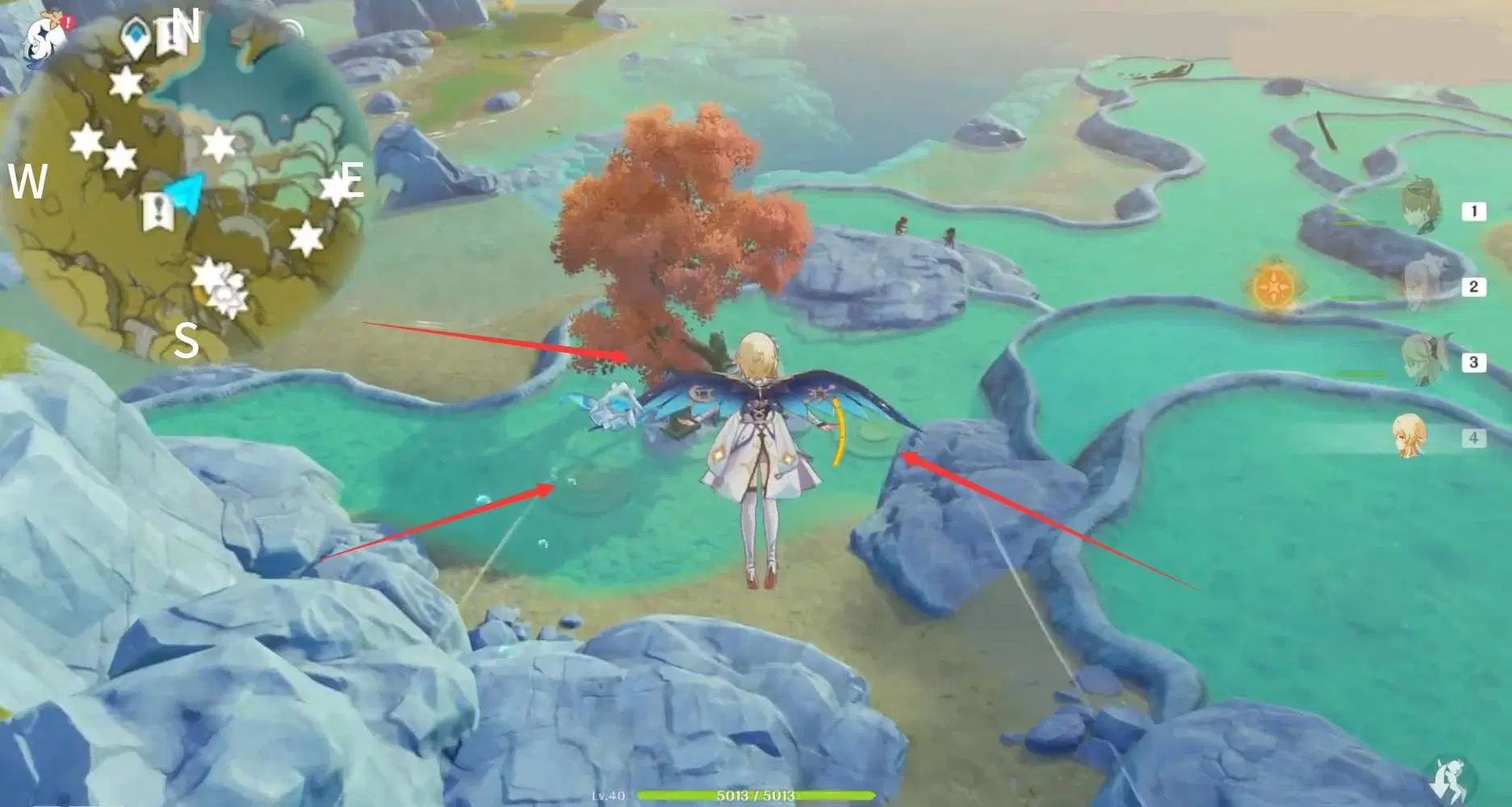This screenshot has height=807, width=1512.
Task: Click the red notification badge on Paimon's icon
Action: click(x=68, y=20)
